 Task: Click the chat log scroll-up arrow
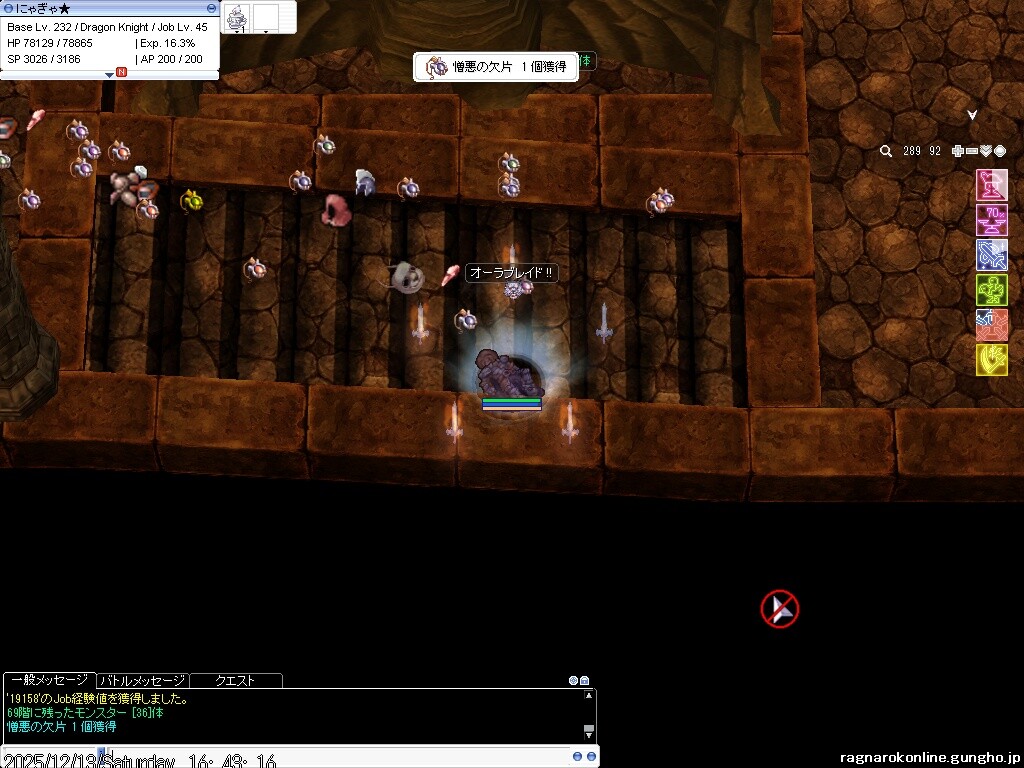pos(589,695)
